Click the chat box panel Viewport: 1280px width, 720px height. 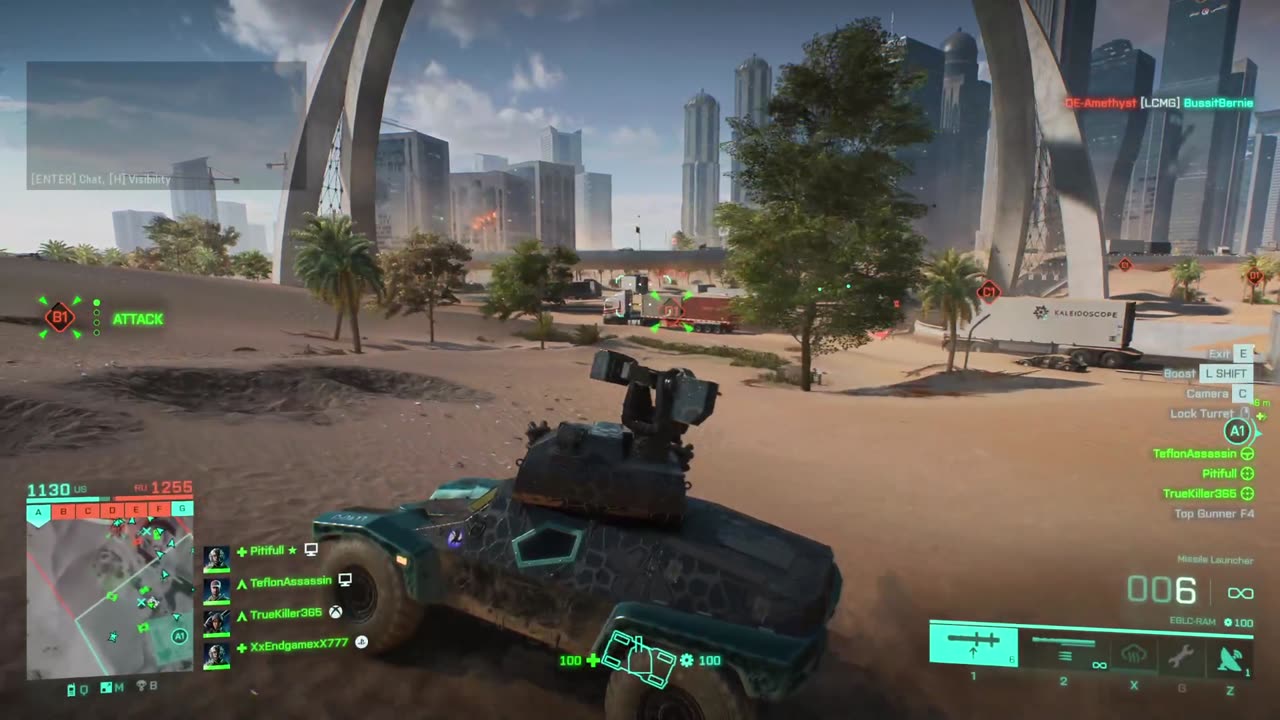(x=166, y=125)
